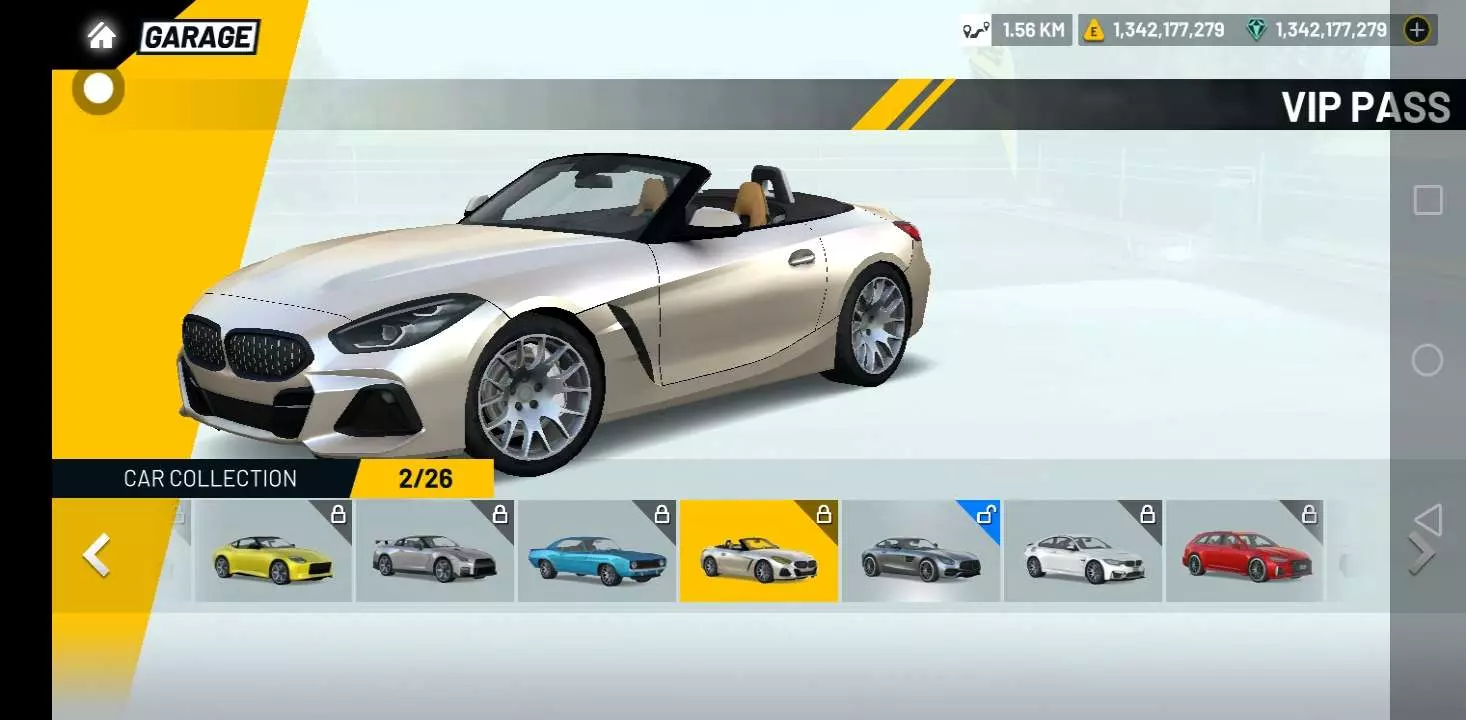Add more gems with the plus button
1466x720 pixels.
pyautogui.click(x=1416, y=30)
